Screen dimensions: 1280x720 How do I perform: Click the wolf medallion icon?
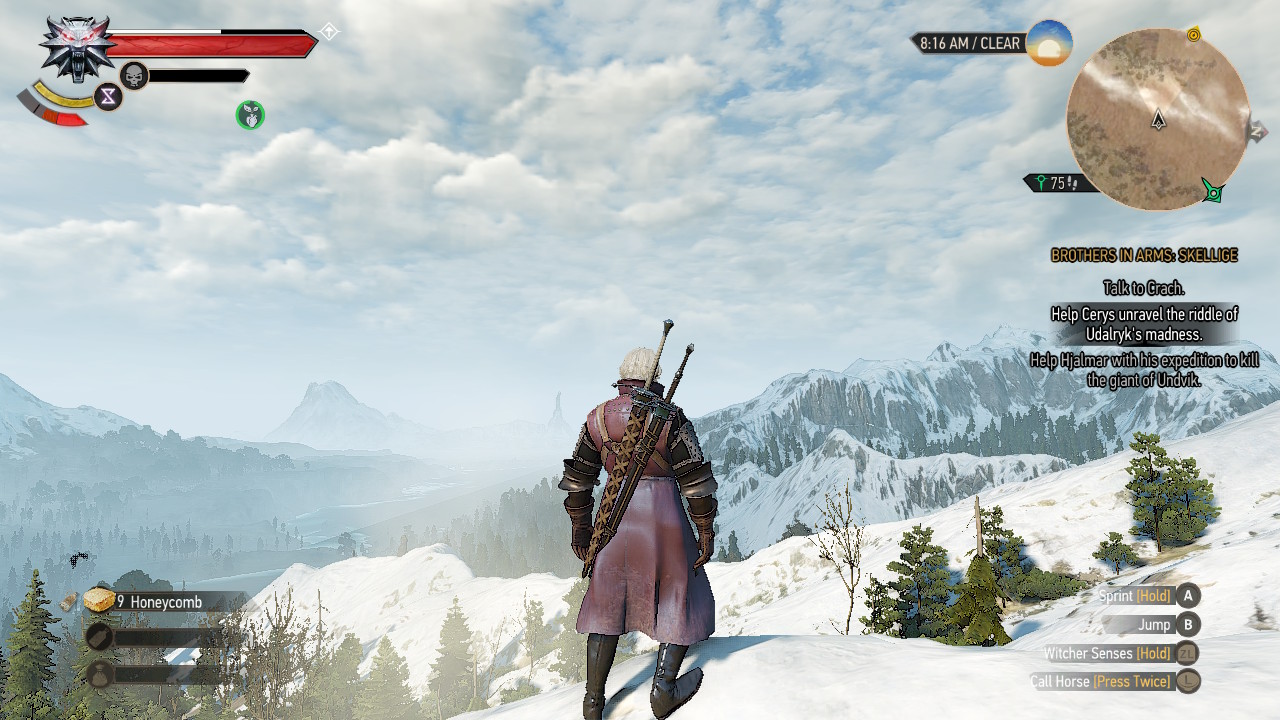point(75,45)
